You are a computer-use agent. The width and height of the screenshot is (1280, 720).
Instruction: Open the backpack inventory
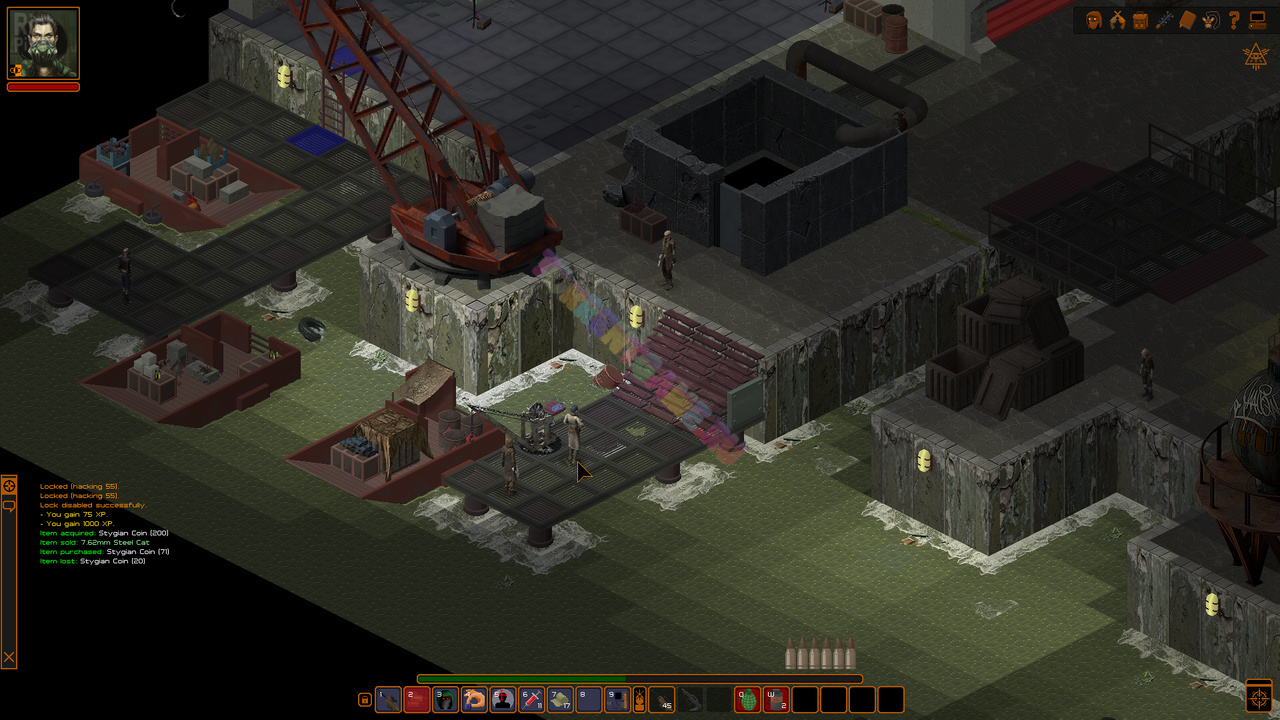(x=1140, y=20)
